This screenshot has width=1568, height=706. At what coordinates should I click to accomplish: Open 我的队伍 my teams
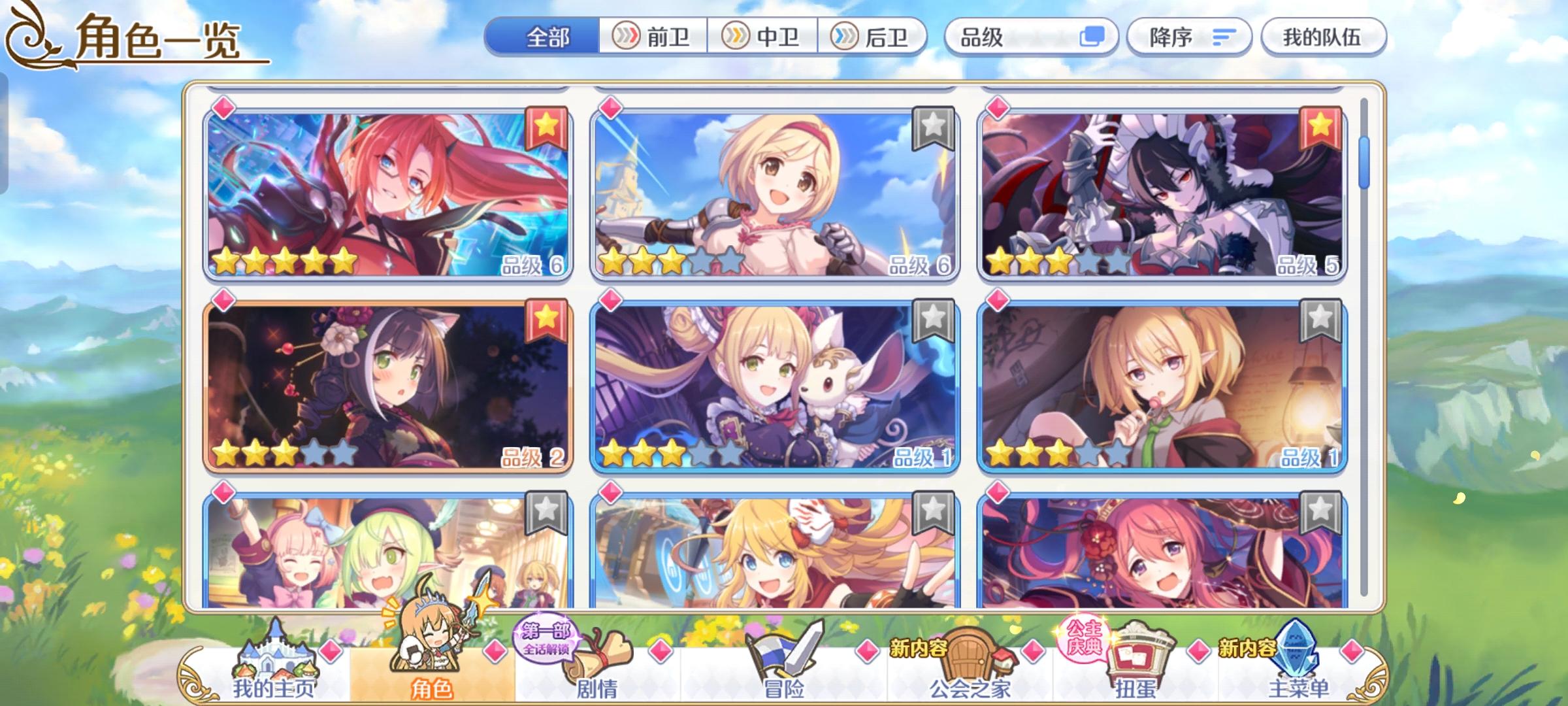(x=1323, y=37)
